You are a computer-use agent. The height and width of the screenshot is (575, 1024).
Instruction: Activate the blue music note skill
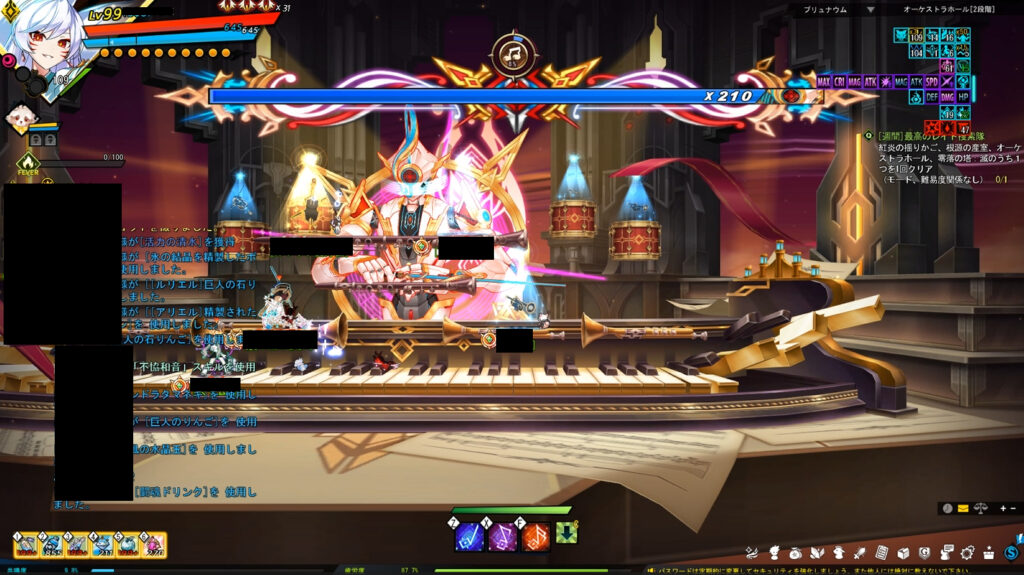click(470, 537)
